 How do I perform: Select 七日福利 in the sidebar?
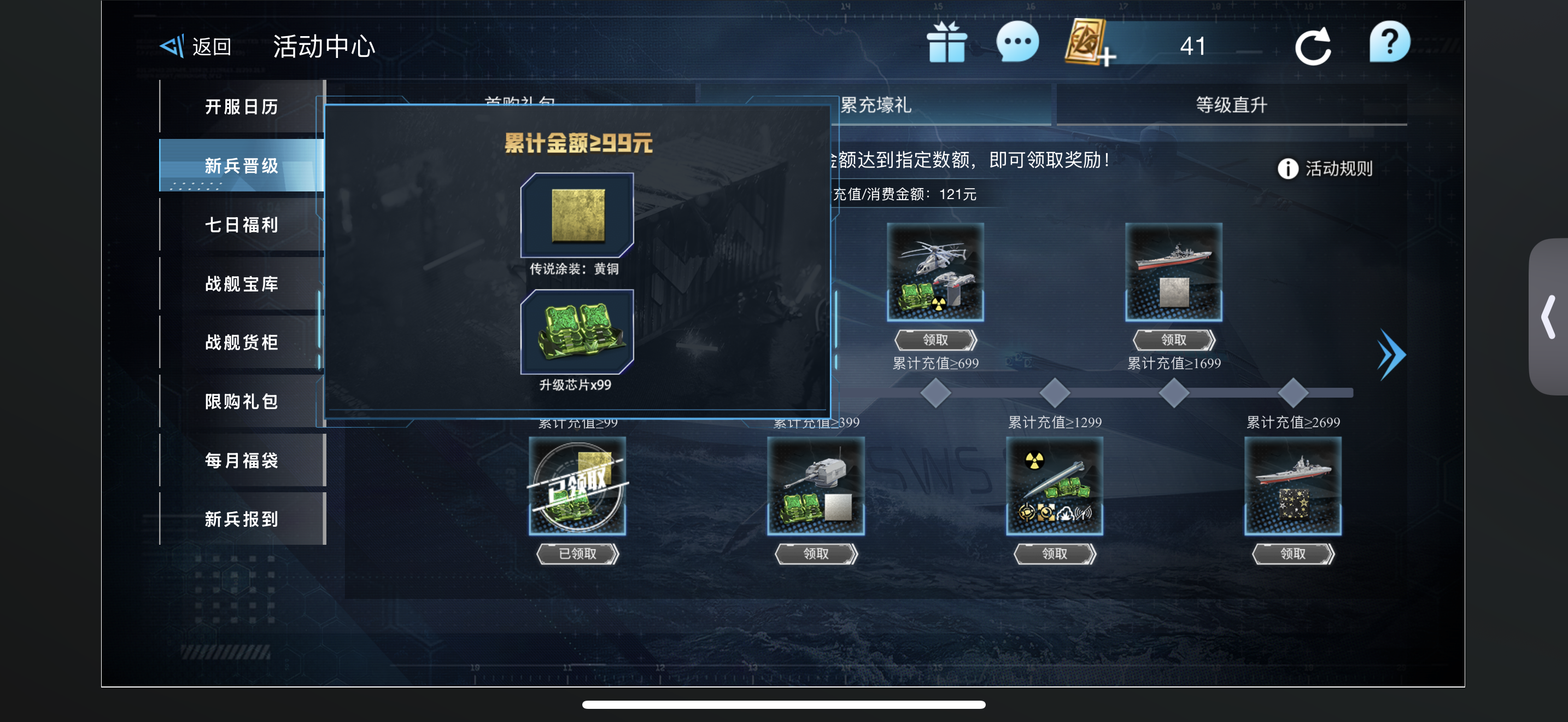coord(242,224)
